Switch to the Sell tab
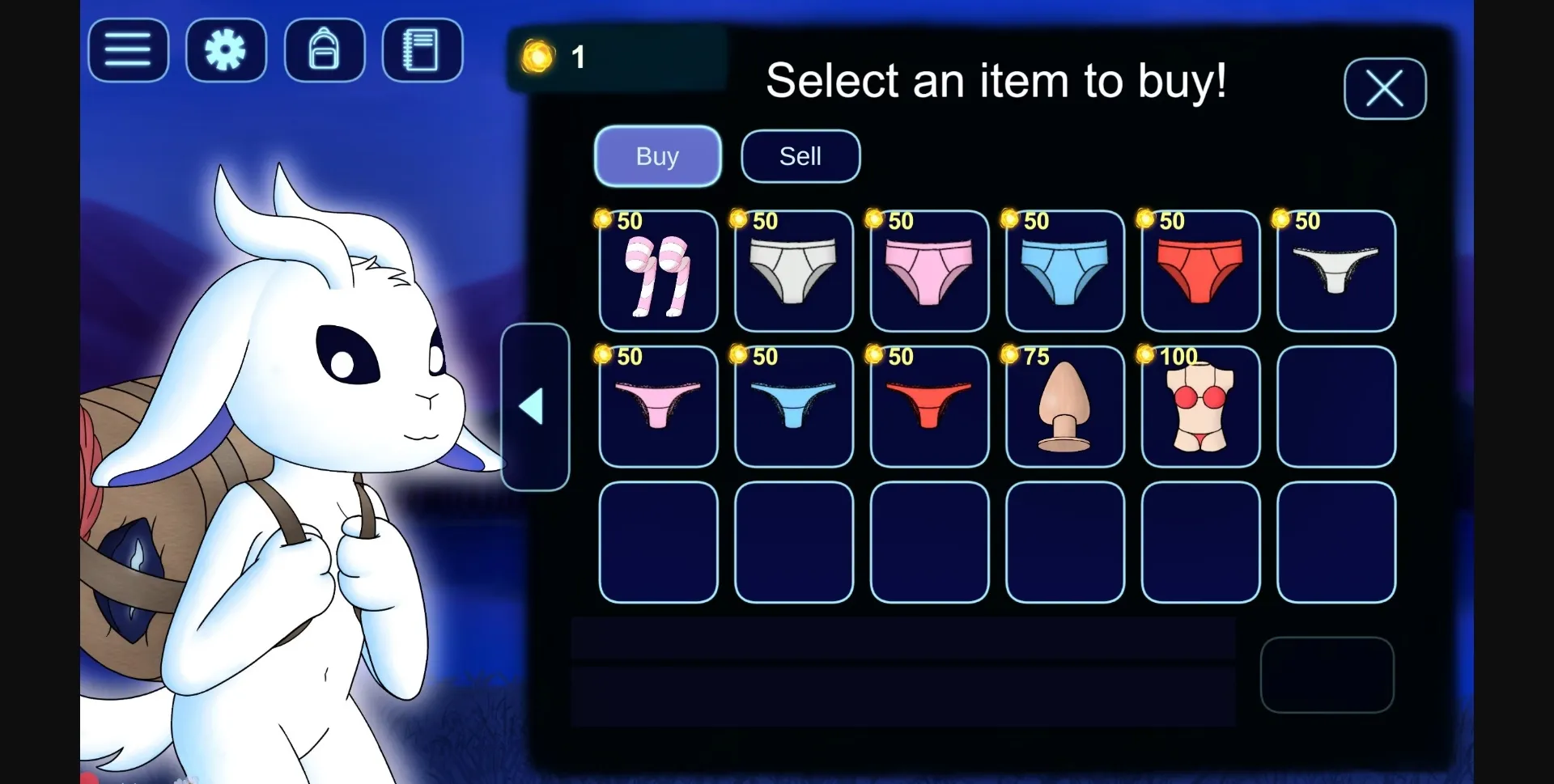The width and height of the screenshot is (1554, 784). coord(800,156)
